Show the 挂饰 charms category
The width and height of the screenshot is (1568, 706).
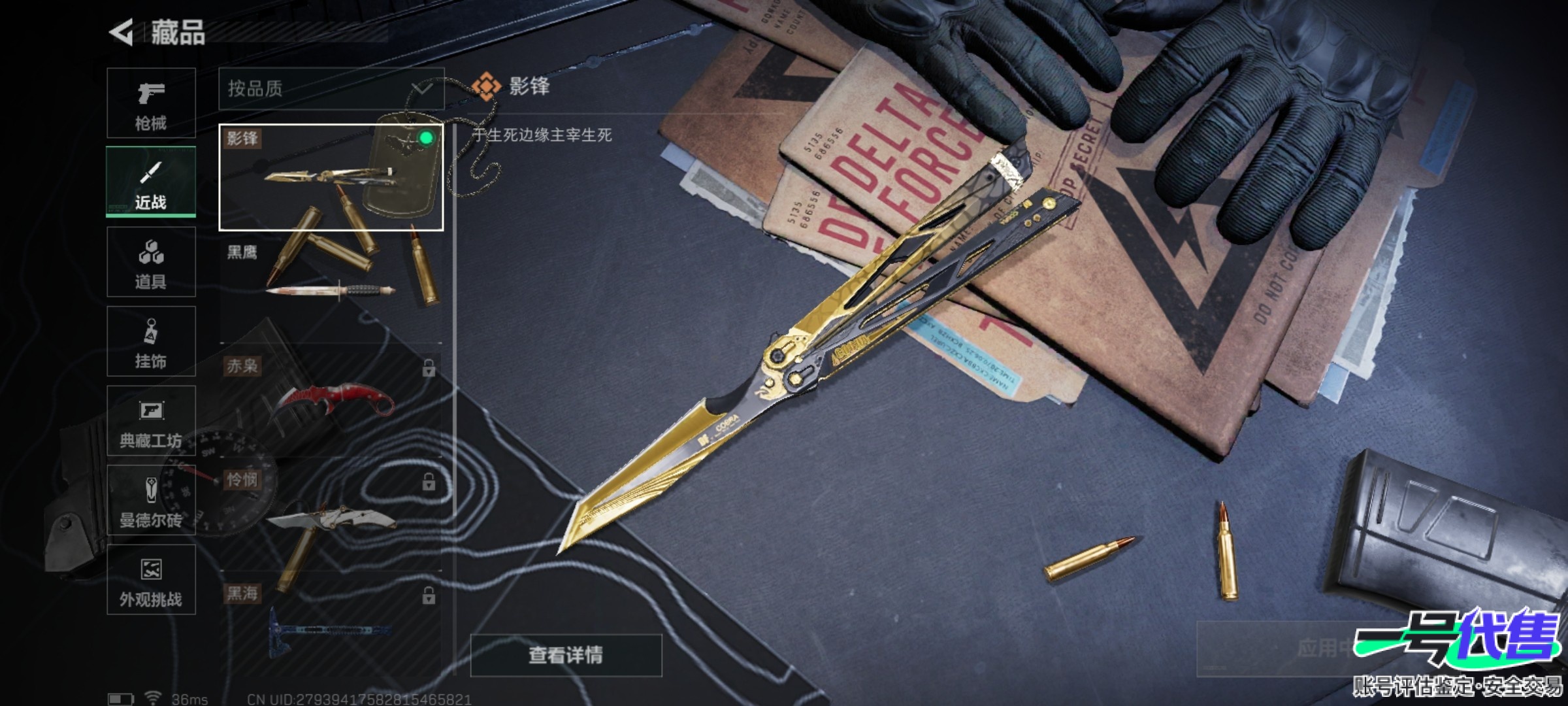coord(151,341)
